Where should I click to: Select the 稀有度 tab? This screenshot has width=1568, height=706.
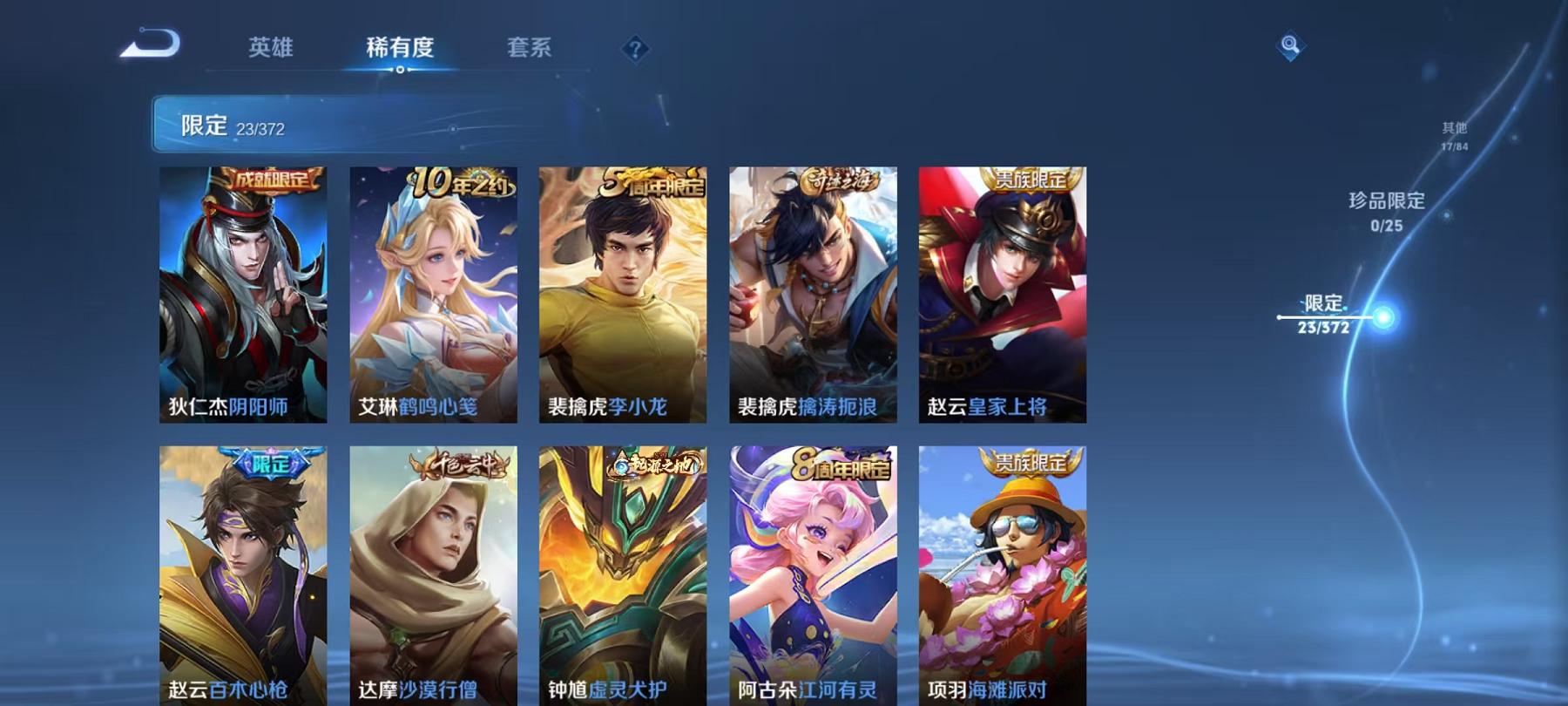(400, 50)
